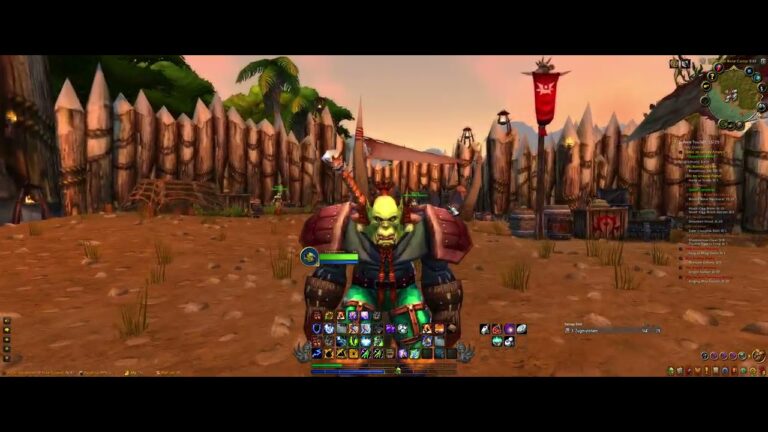
Task: Open the backpack bag icon
Action: point(759,355)
